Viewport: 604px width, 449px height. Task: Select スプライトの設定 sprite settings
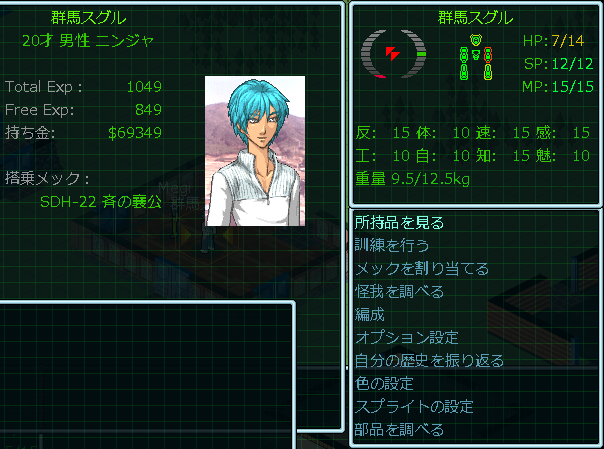point(414,407)
